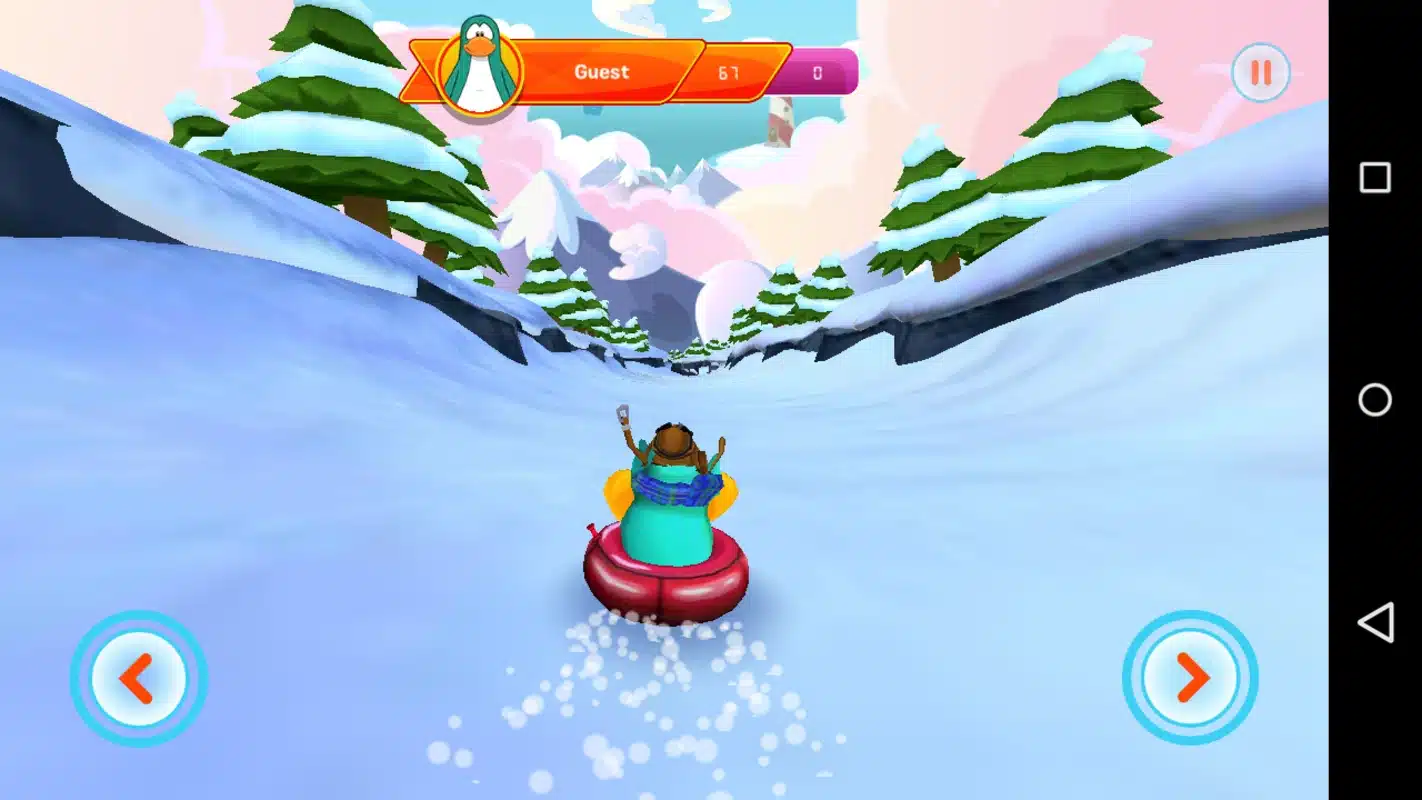Open Android recent apps with the square icon

(1377, 177)
